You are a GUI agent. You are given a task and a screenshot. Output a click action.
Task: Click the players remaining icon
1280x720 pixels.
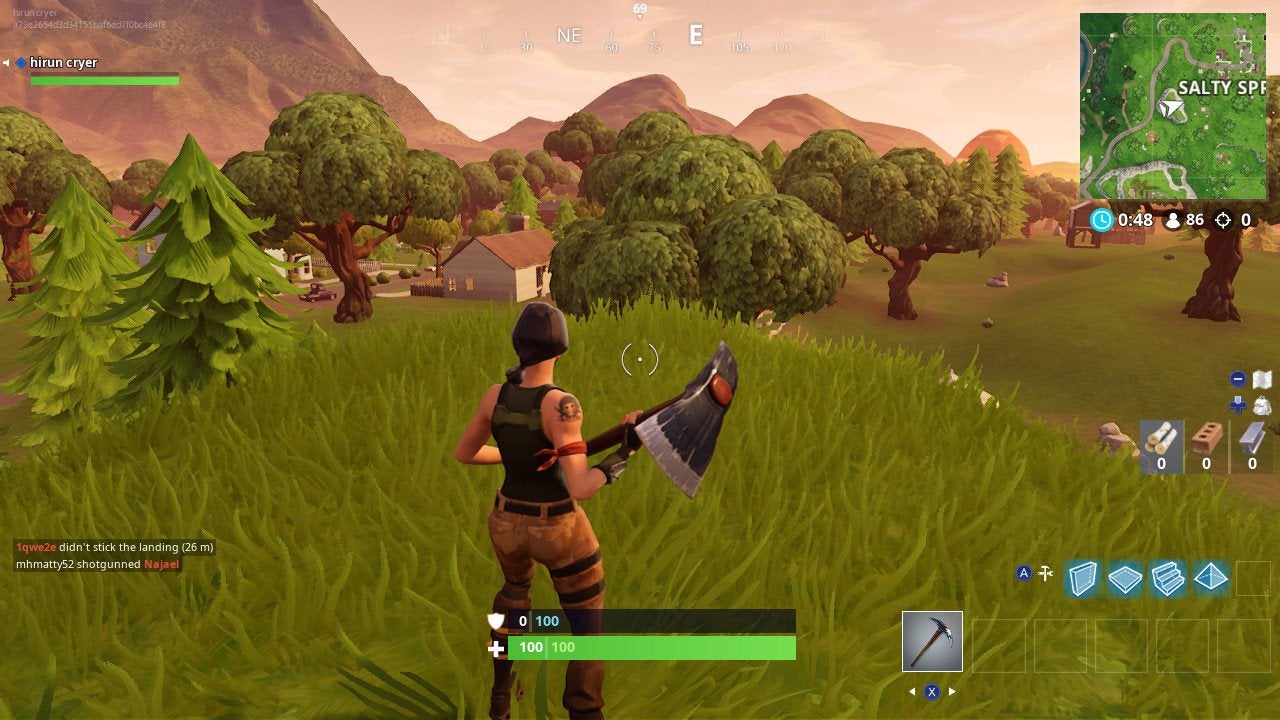tap(1172, 220)
